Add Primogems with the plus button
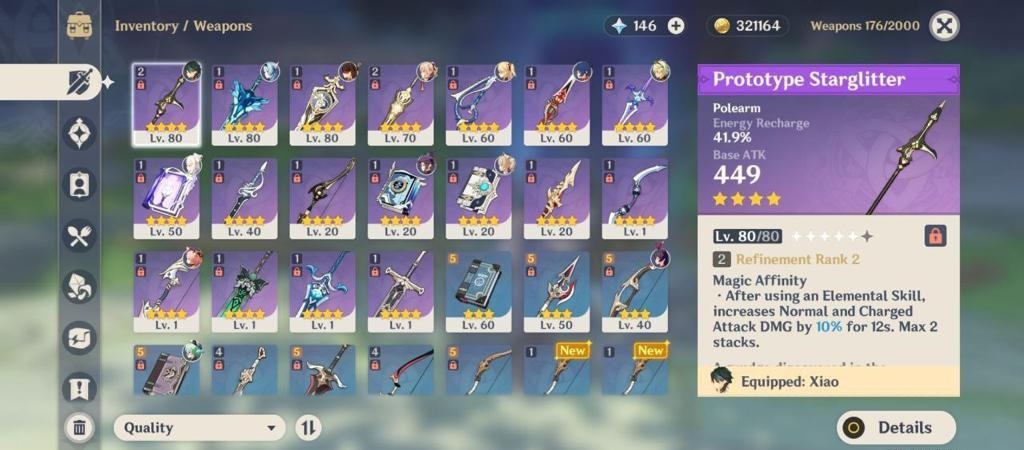 point(676,26)
